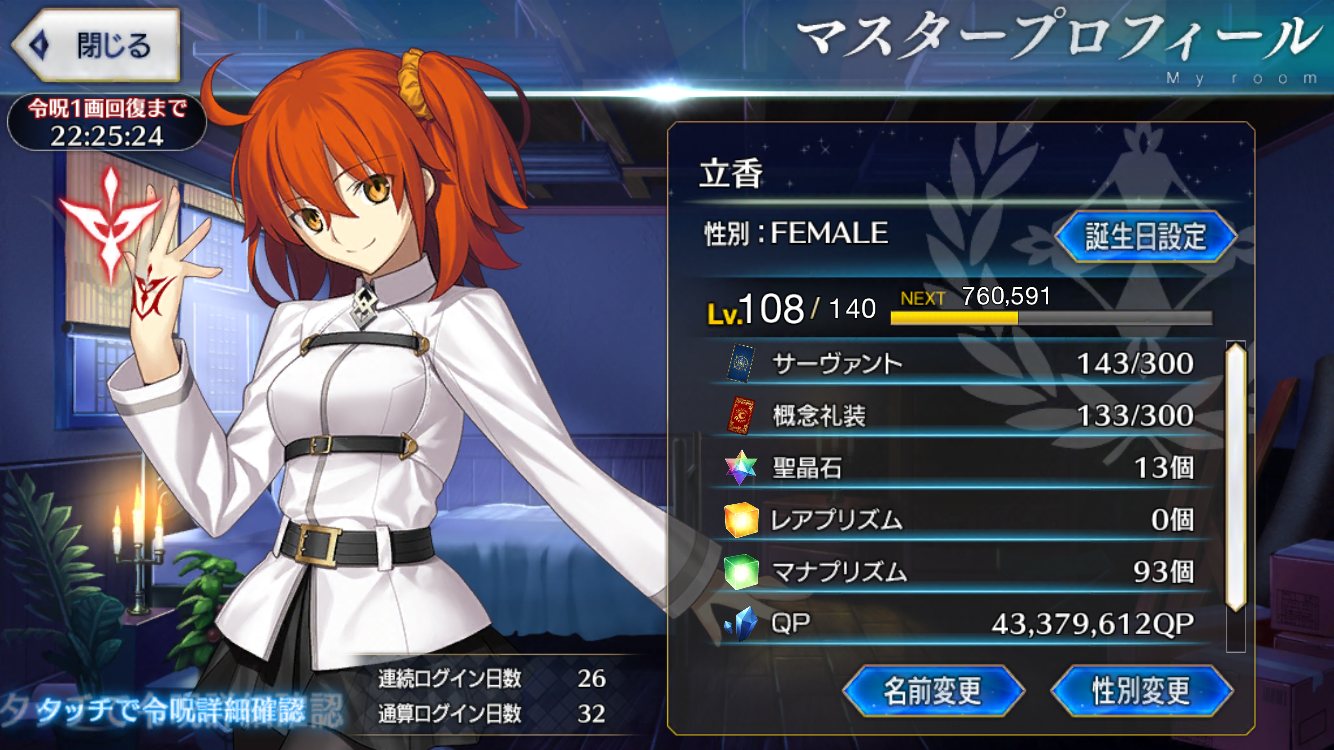Viewport: 1334px width, 750px height.
Task: Choose 名前変更 to change name
Action: (x=933, y=690)
